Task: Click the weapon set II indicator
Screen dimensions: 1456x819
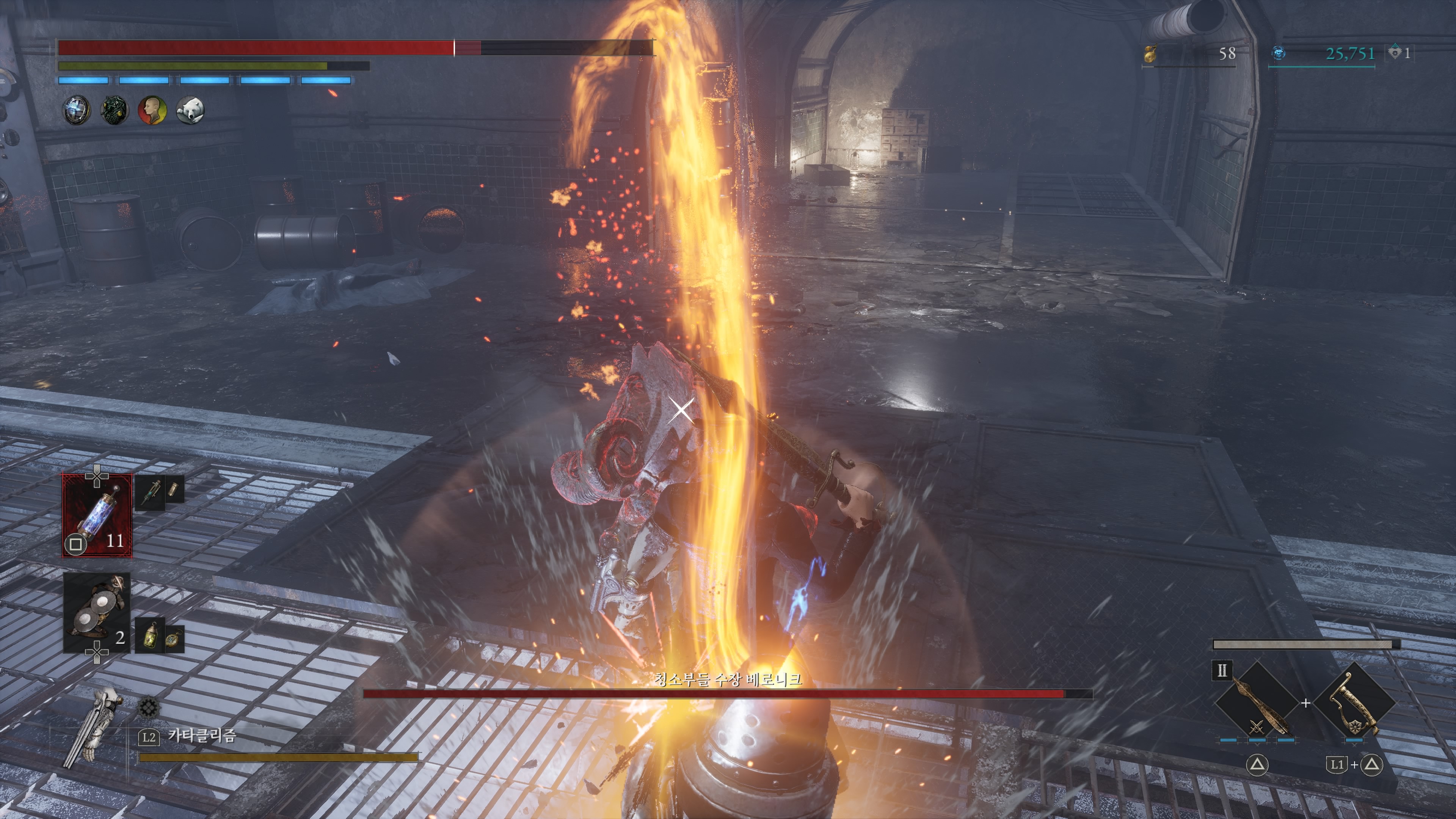Action: (x=1222, y=670)
